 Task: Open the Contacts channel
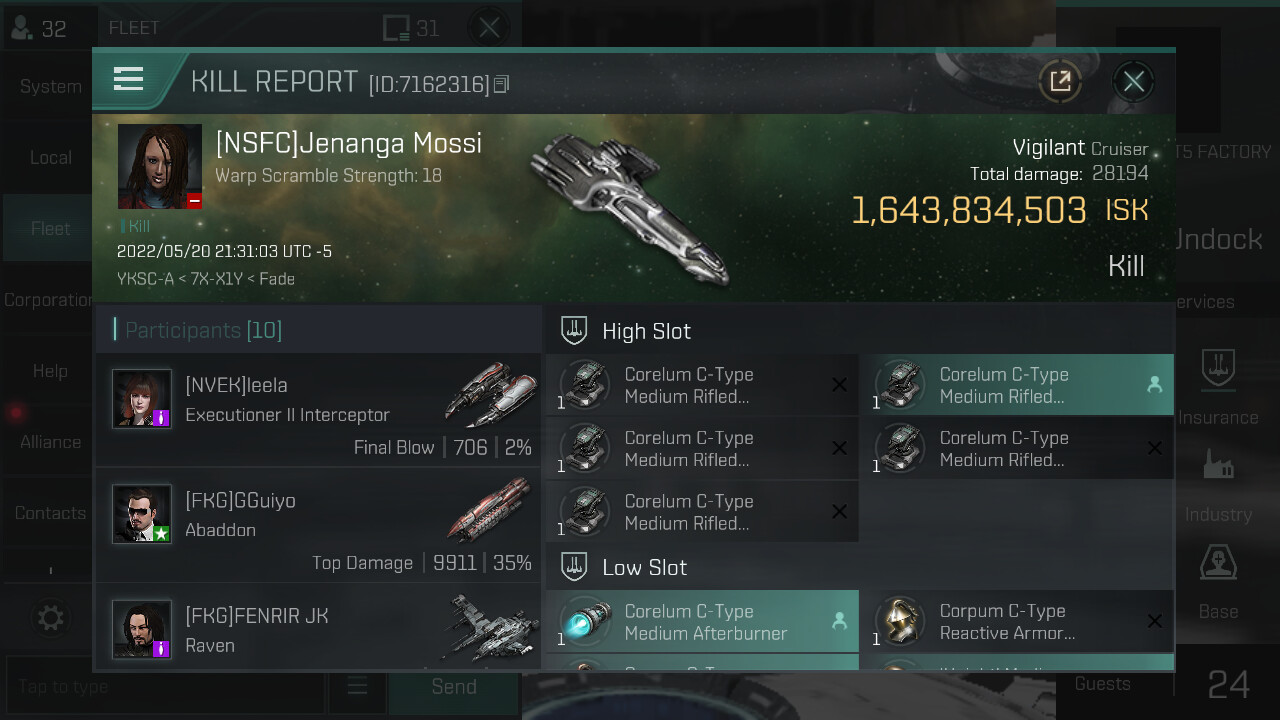coord(50,513)
